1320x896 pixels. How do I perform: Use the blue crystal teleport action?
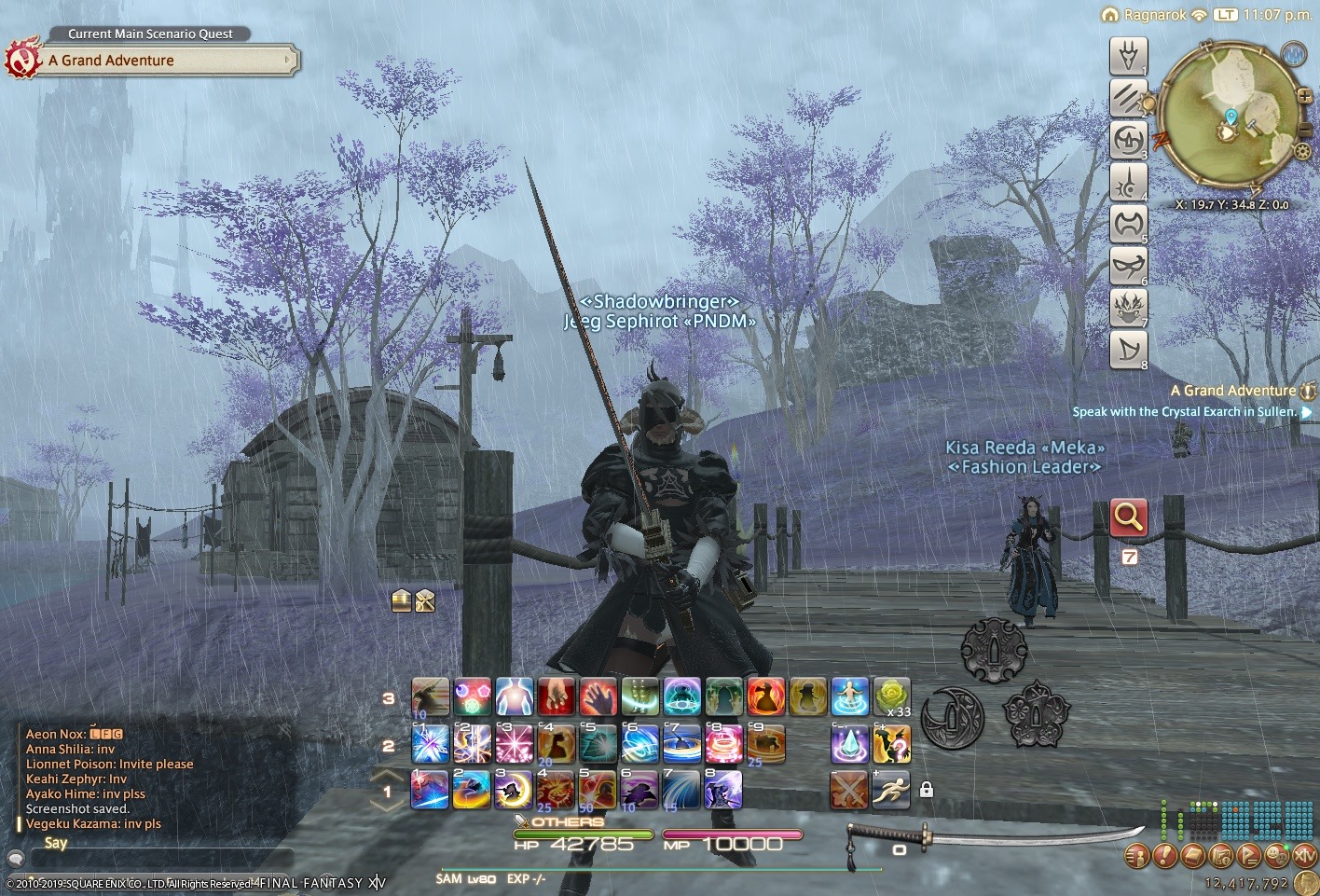click(x=849, y=744)
